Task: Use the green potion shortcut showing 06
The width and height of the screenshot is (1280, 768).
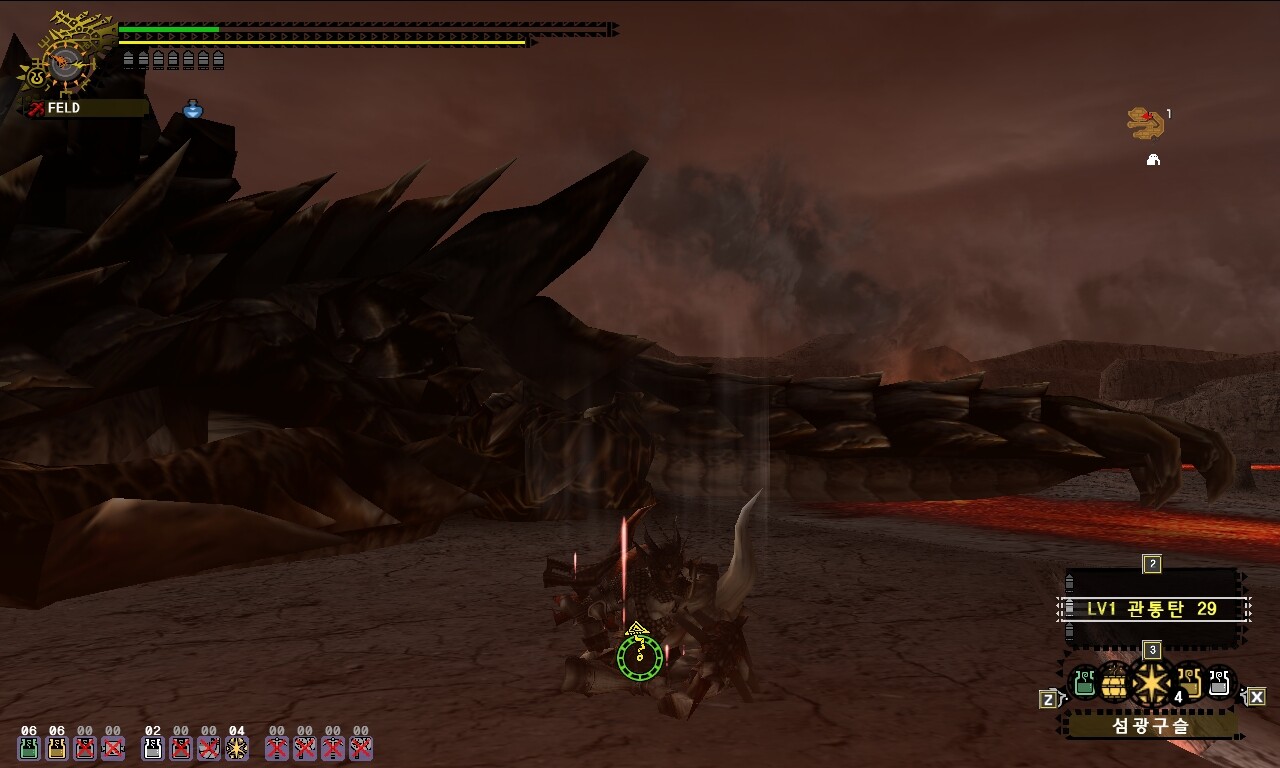Action: coord(29,747)
